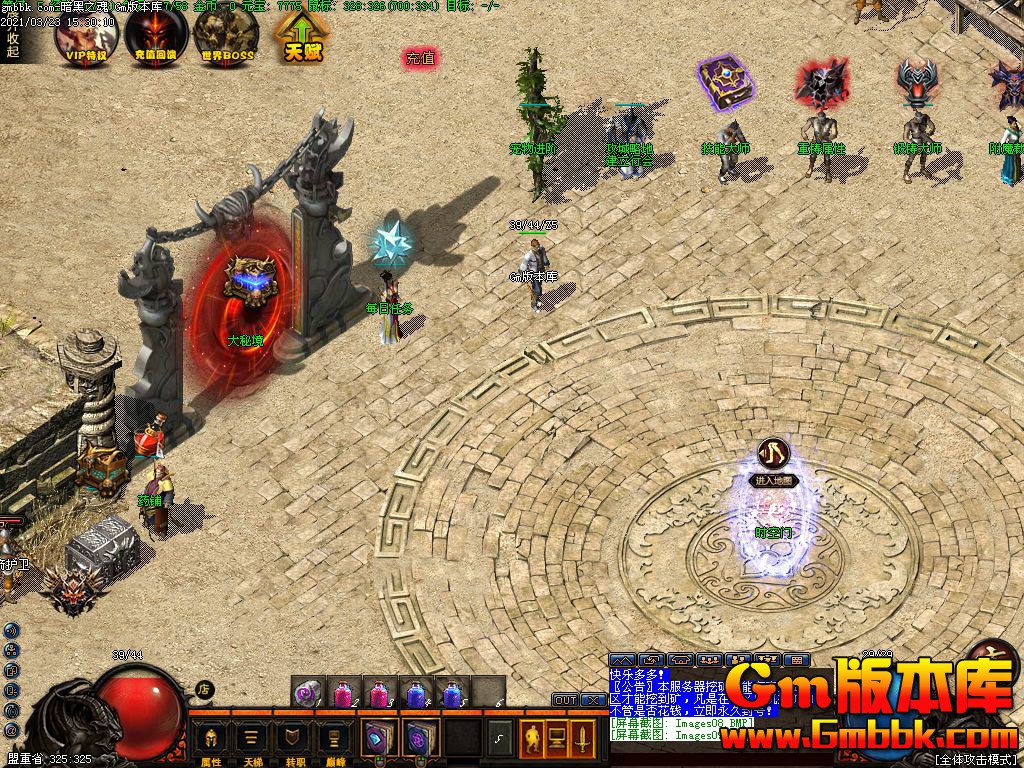The height and width of the screenshot is (768, 1024).
Task: Open the character figure icon
Action: tap(532, 739)
